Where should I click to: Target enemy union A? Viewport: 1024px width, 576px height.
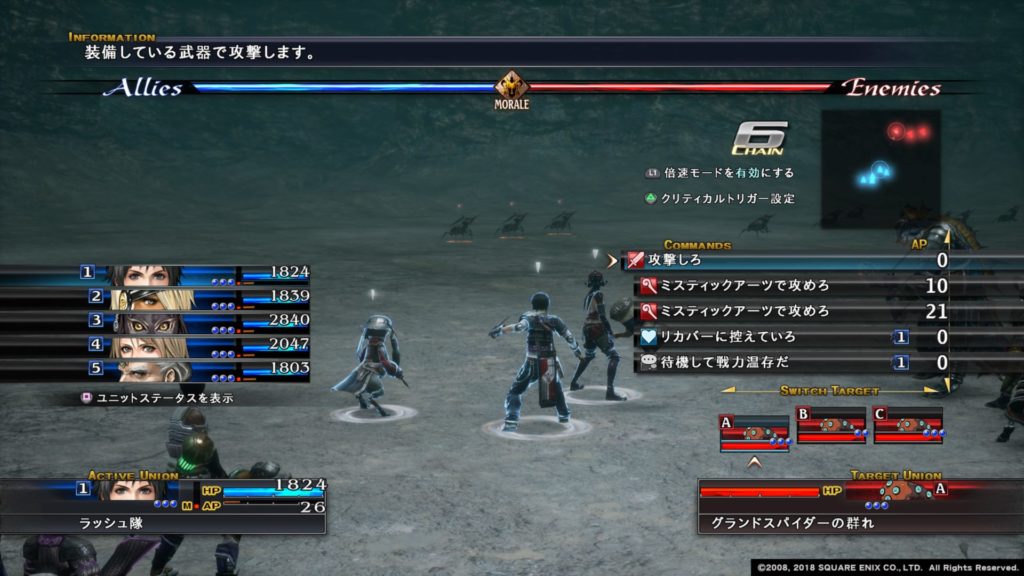coord(755,431)
